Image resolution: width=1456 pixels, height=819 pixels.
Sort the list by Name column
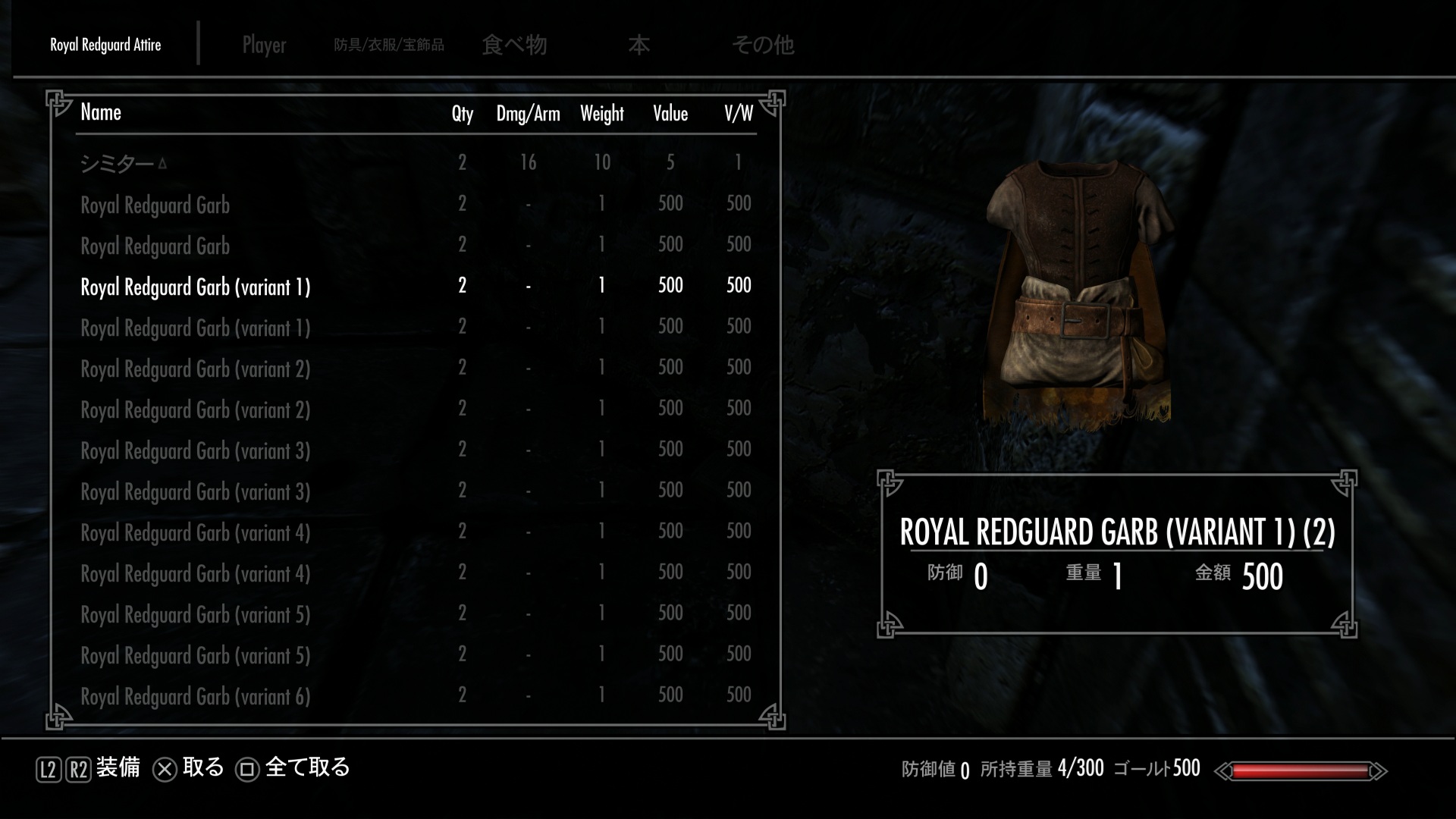click(x=101, y=113)
